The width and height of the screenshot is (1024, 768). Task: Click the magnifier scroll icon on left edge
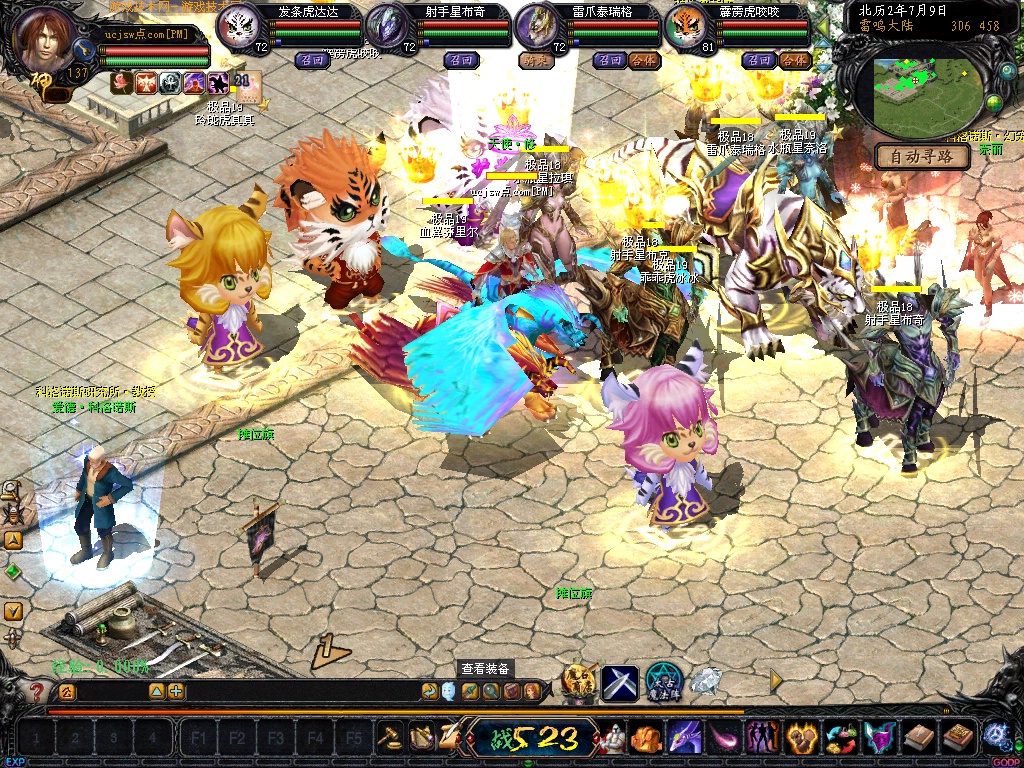coord(13,490)
